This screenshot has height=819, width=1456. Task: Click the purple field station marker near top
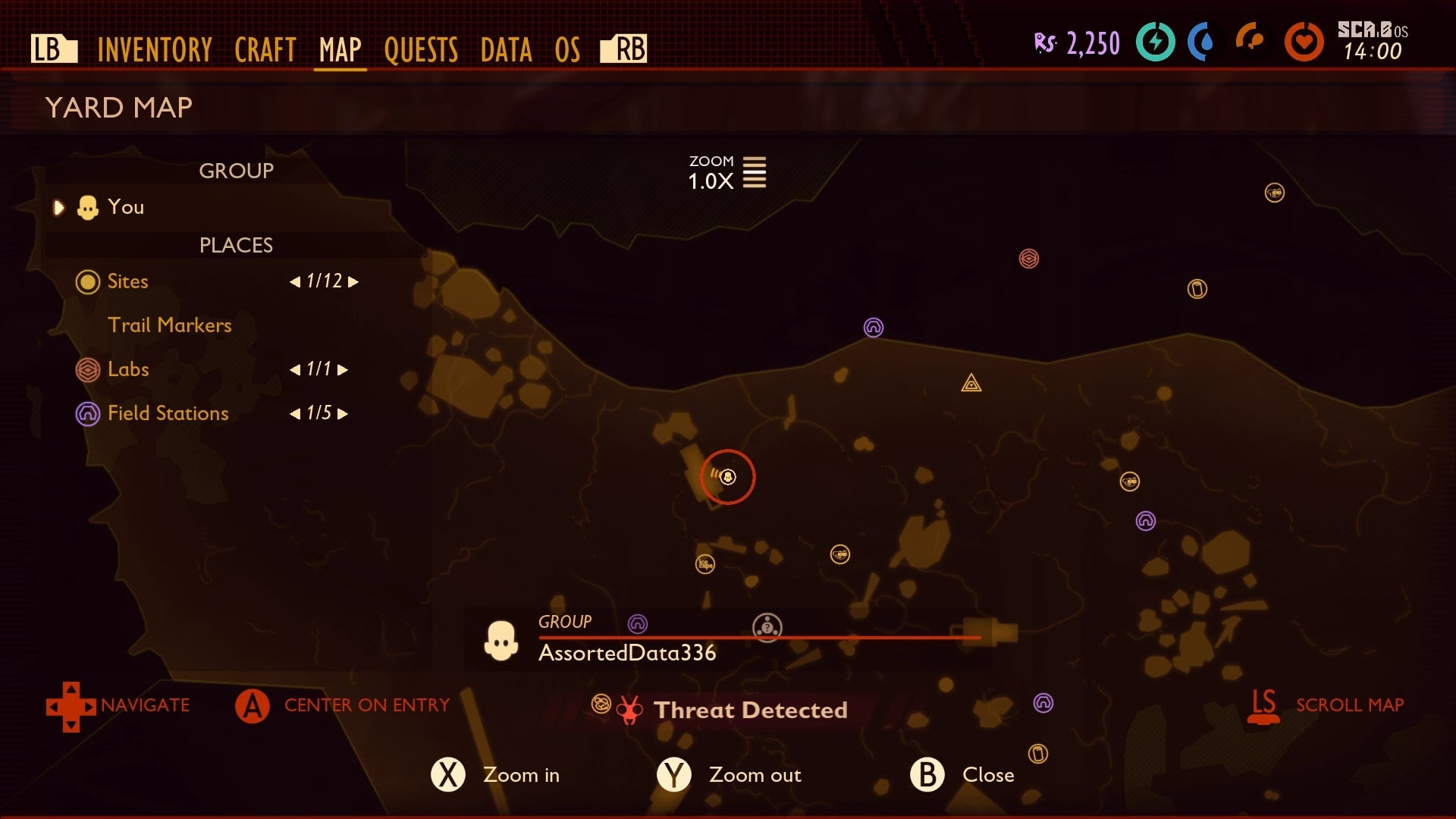tap(874, 327)
